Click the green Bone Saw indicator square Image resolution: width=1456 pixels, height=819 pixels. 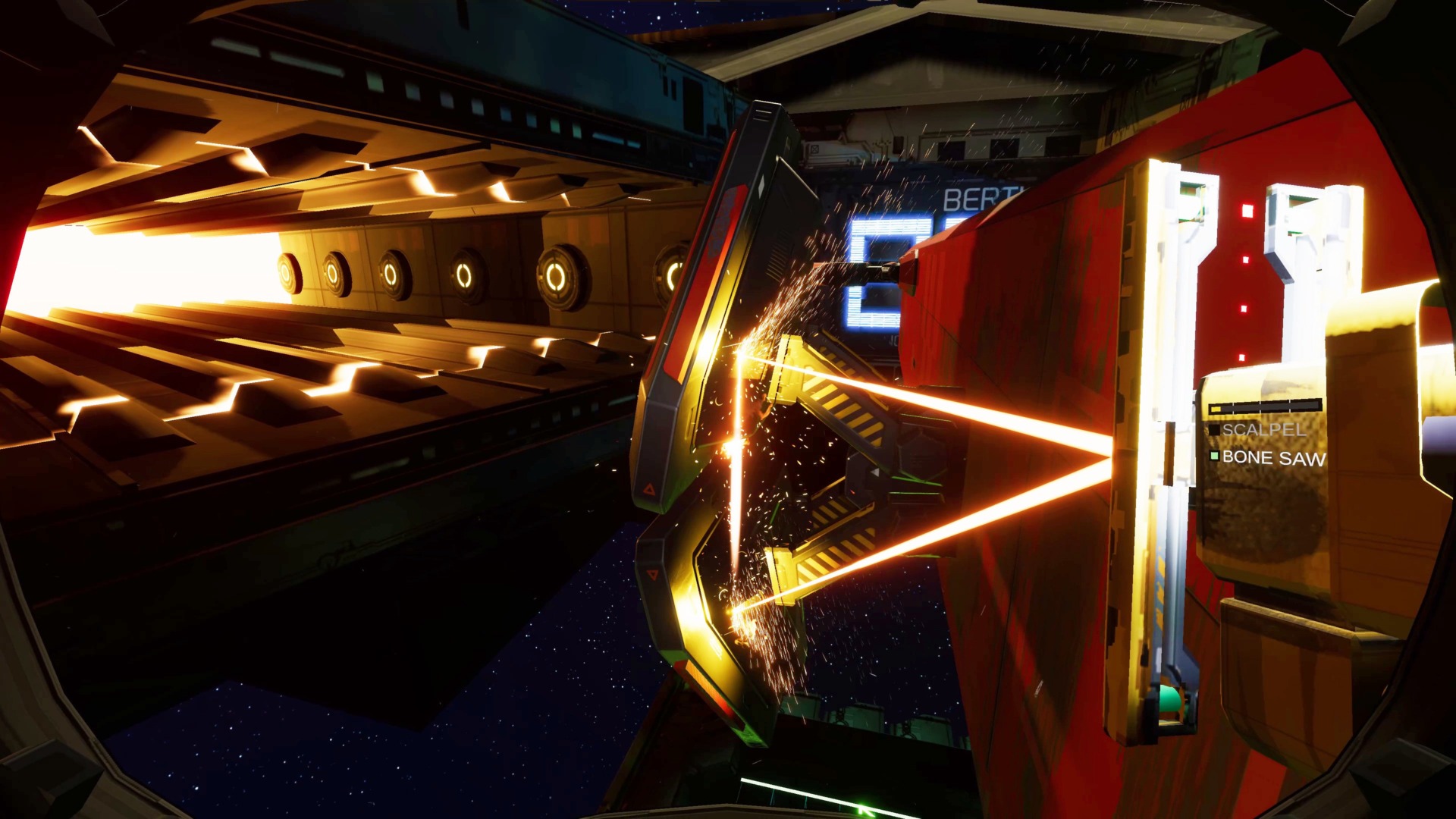1214,457
